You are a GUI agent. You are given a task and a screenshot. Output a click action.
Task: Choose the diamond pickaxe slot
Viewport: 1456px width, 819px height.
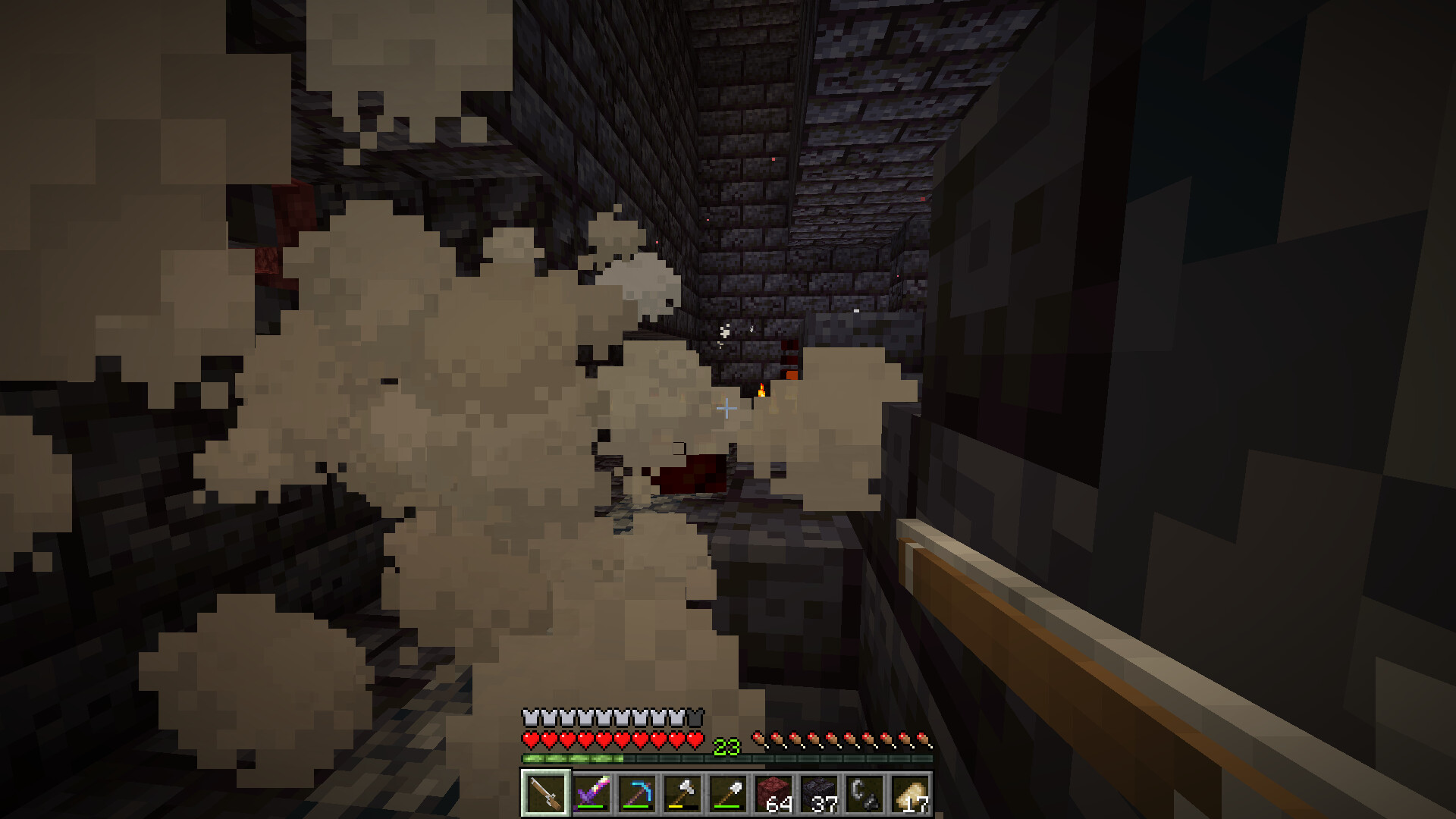635,793
